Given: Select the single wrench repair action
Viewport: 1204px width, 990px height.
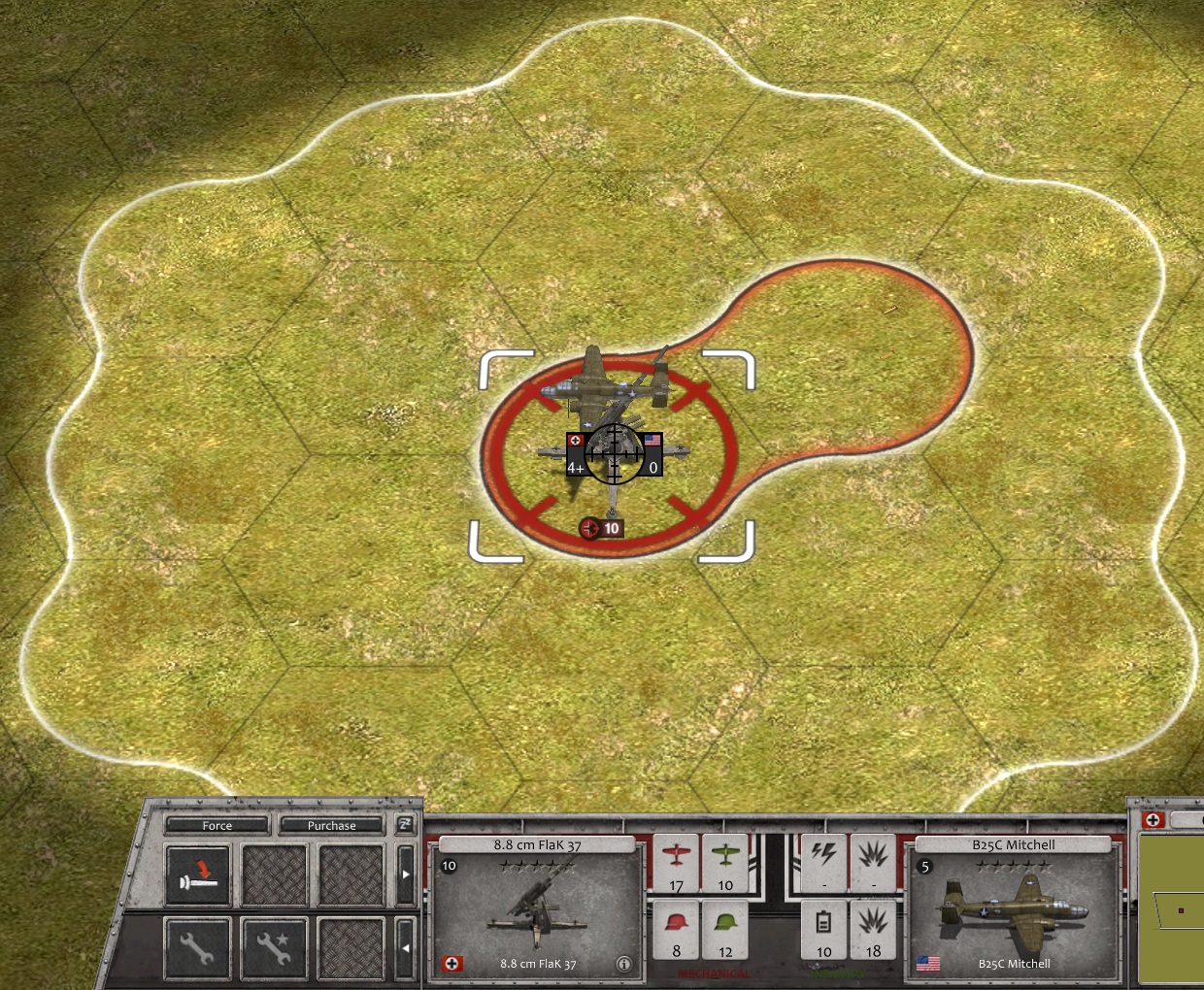Looking at the screenshot, I should pos(197,946).
